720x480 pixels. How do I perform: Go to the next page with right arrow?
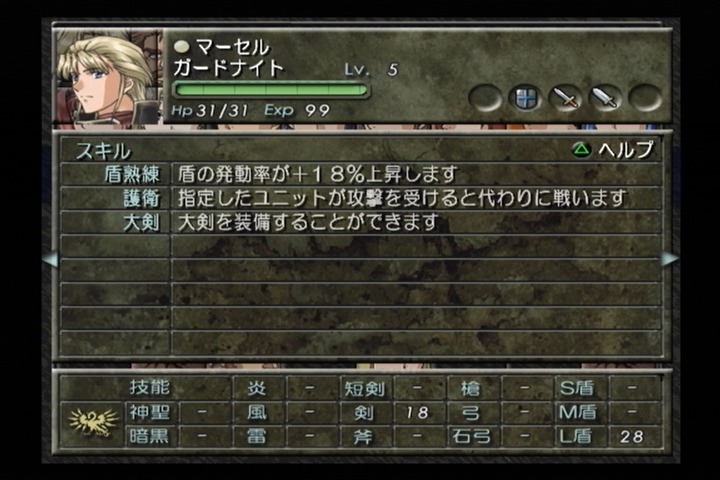[x=669, y=259]
